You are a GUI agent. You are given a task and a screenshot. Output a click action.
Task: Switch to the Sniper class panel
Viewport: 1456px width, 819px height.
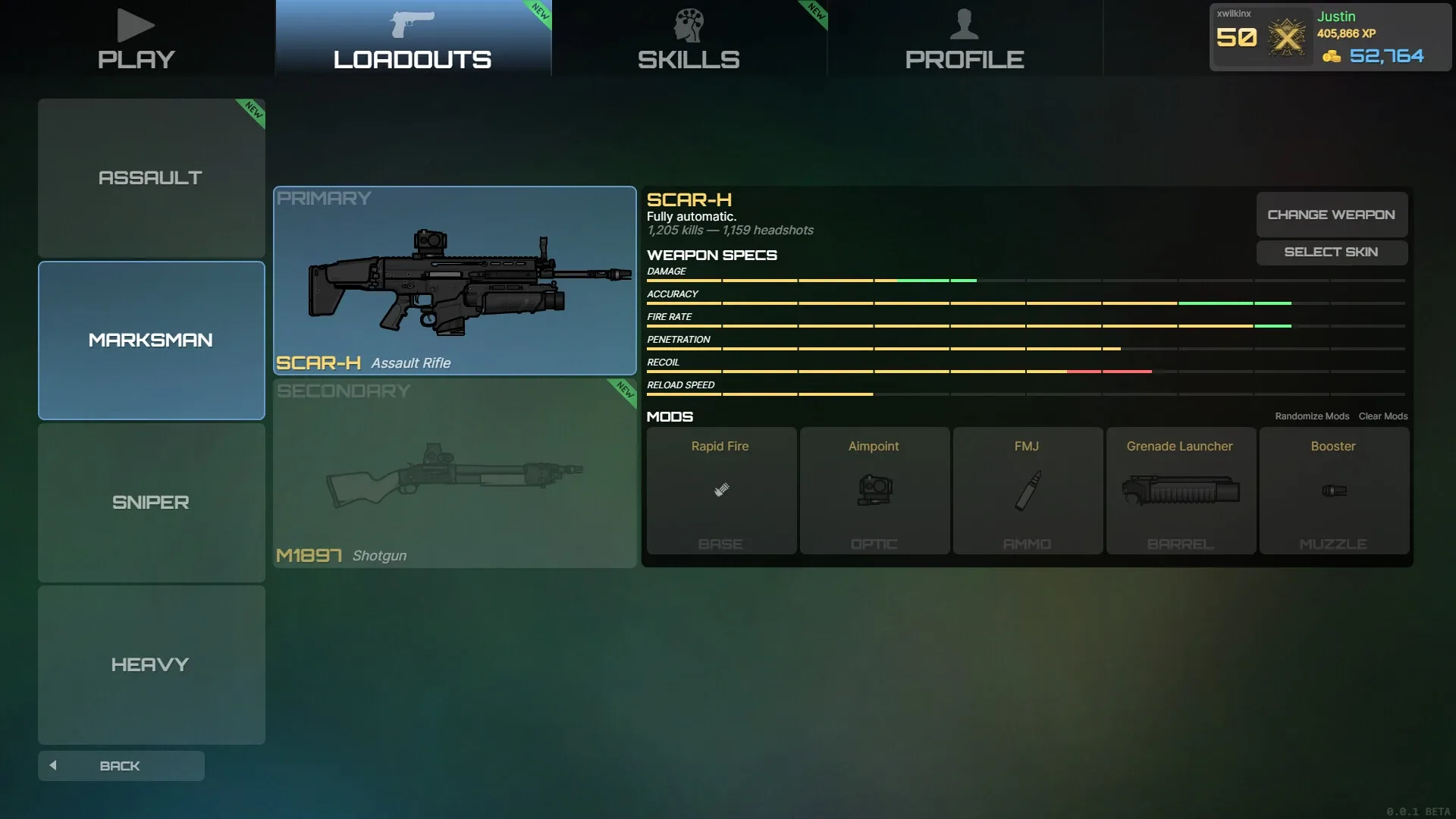(x=150, y=502)
